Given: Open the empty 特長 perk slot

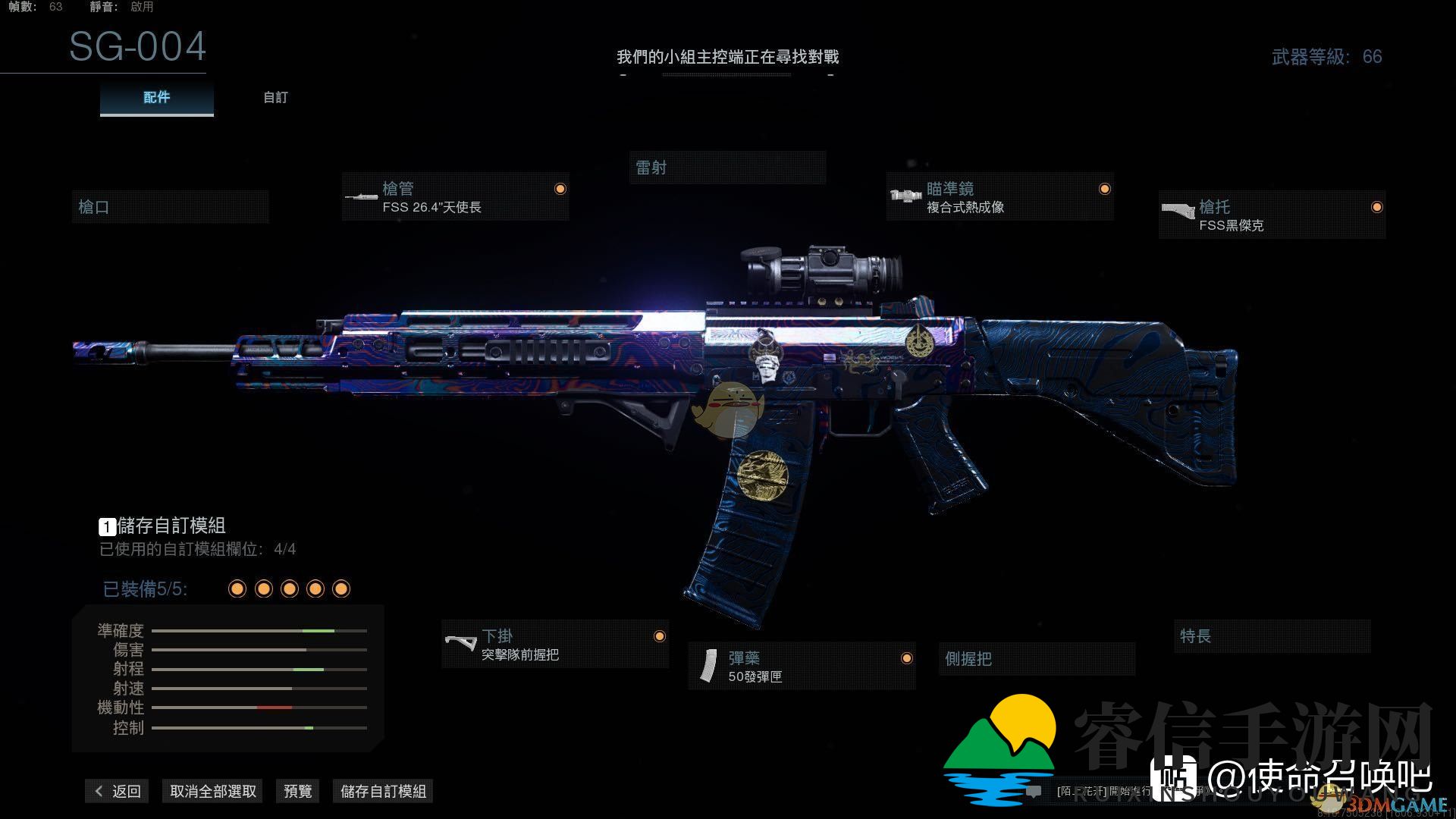Looking at the screenshot, I should (1272, 636).
